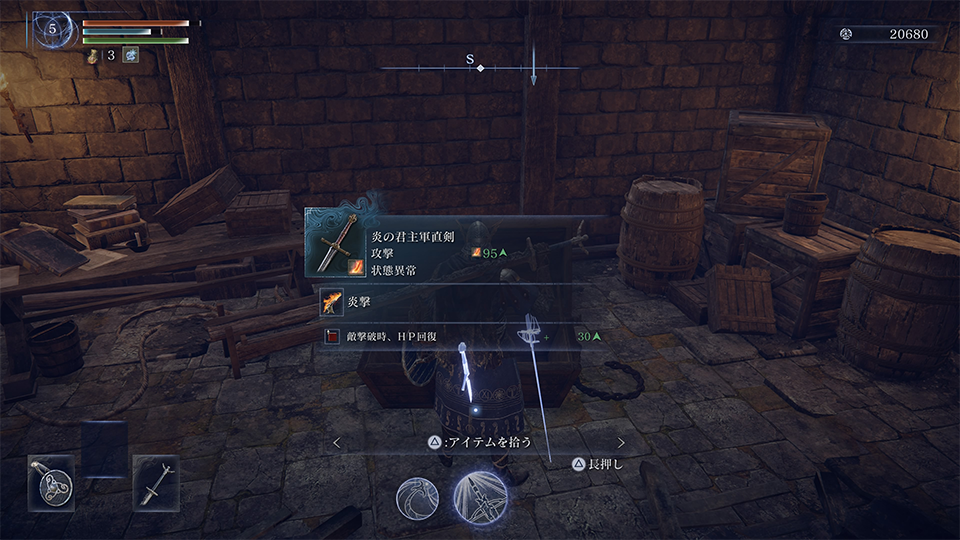The width and height of the screenshot is (960, 540).
Task: Select the blue buff icon beside flask count
Action: 130,55
